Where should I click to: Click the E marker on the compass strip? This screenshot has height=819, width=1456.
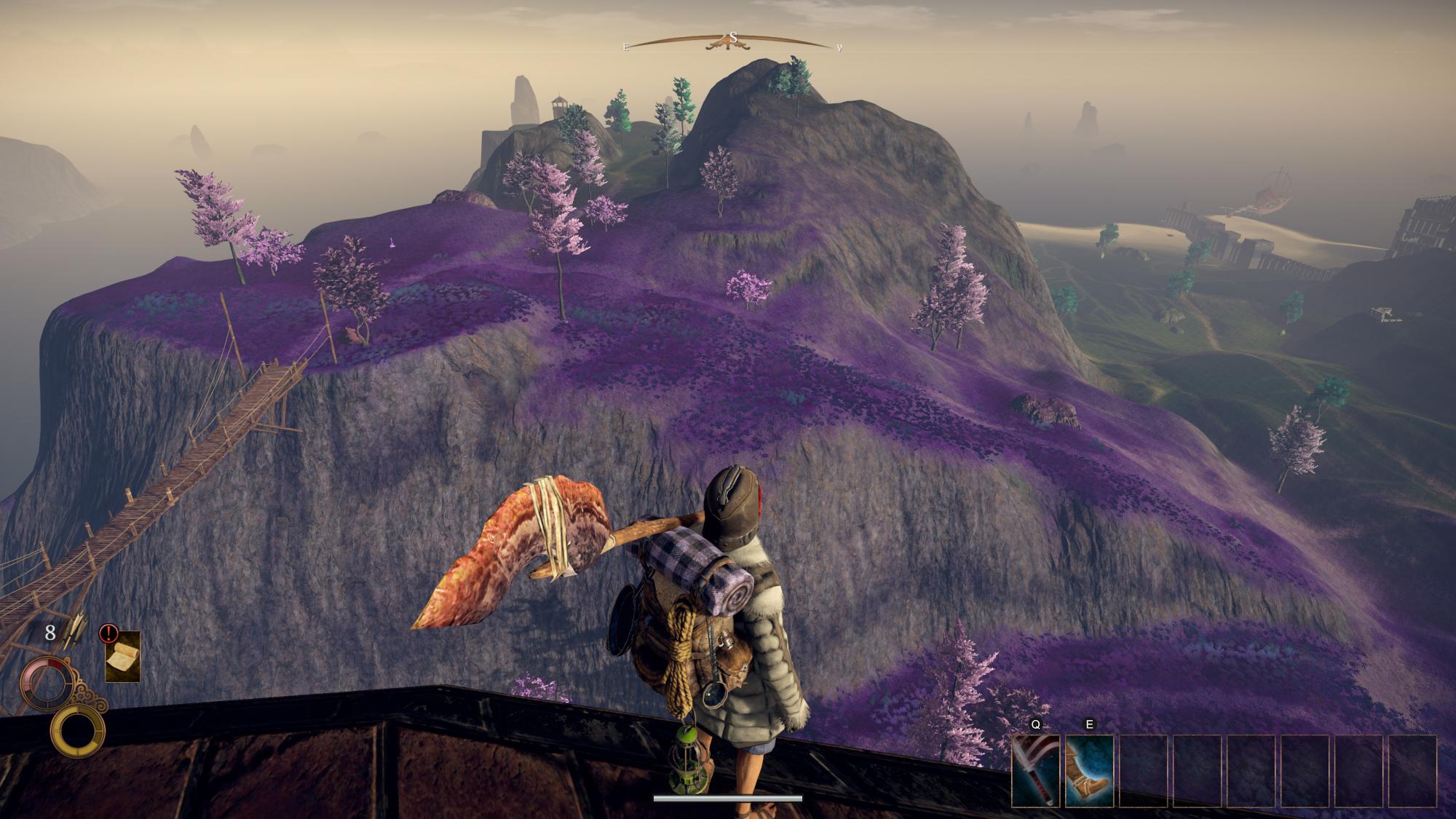pyautogui.click(x=626, y=47)
